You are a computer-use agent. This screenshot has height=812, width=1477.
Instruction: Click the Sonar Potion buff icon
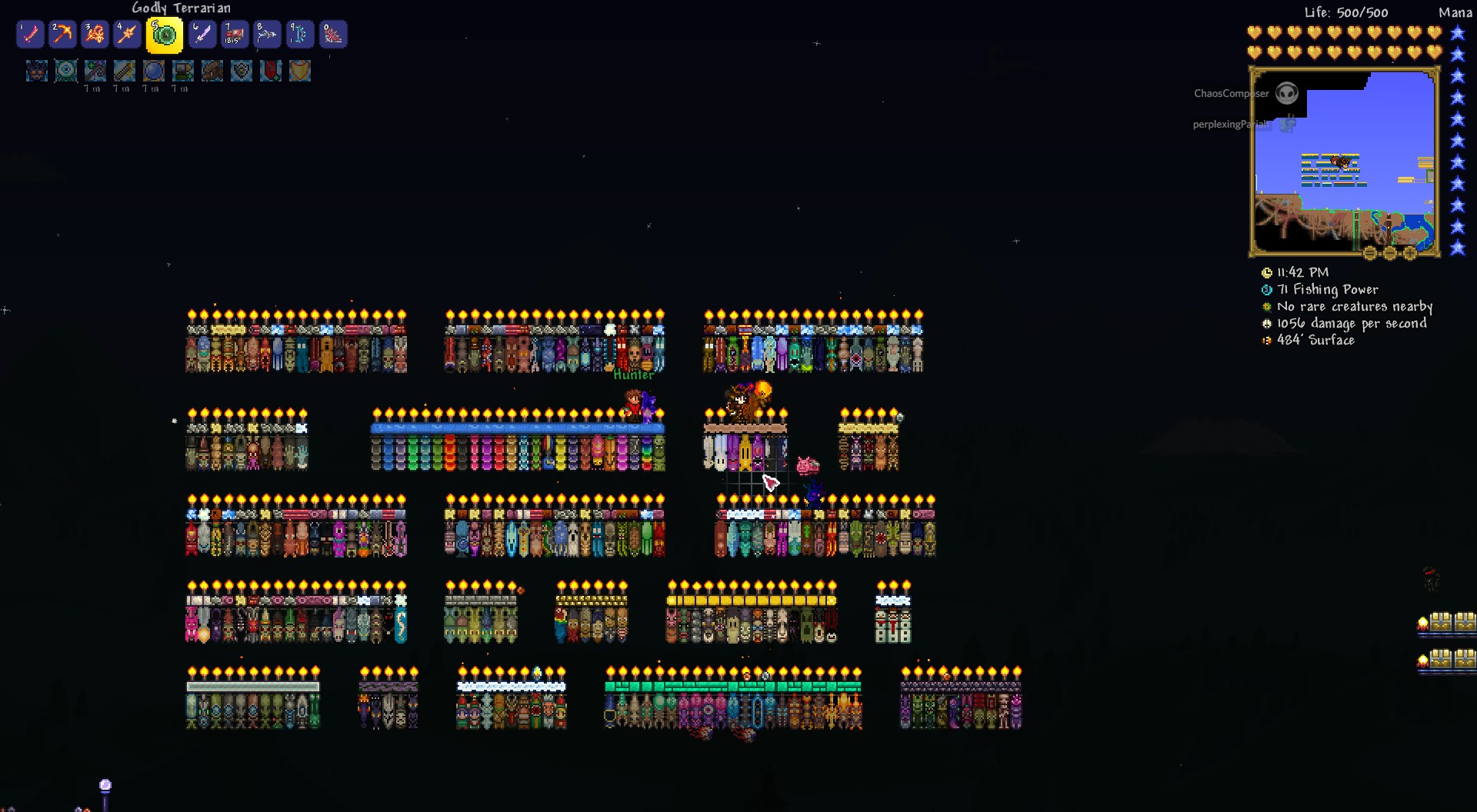(66, 72)
